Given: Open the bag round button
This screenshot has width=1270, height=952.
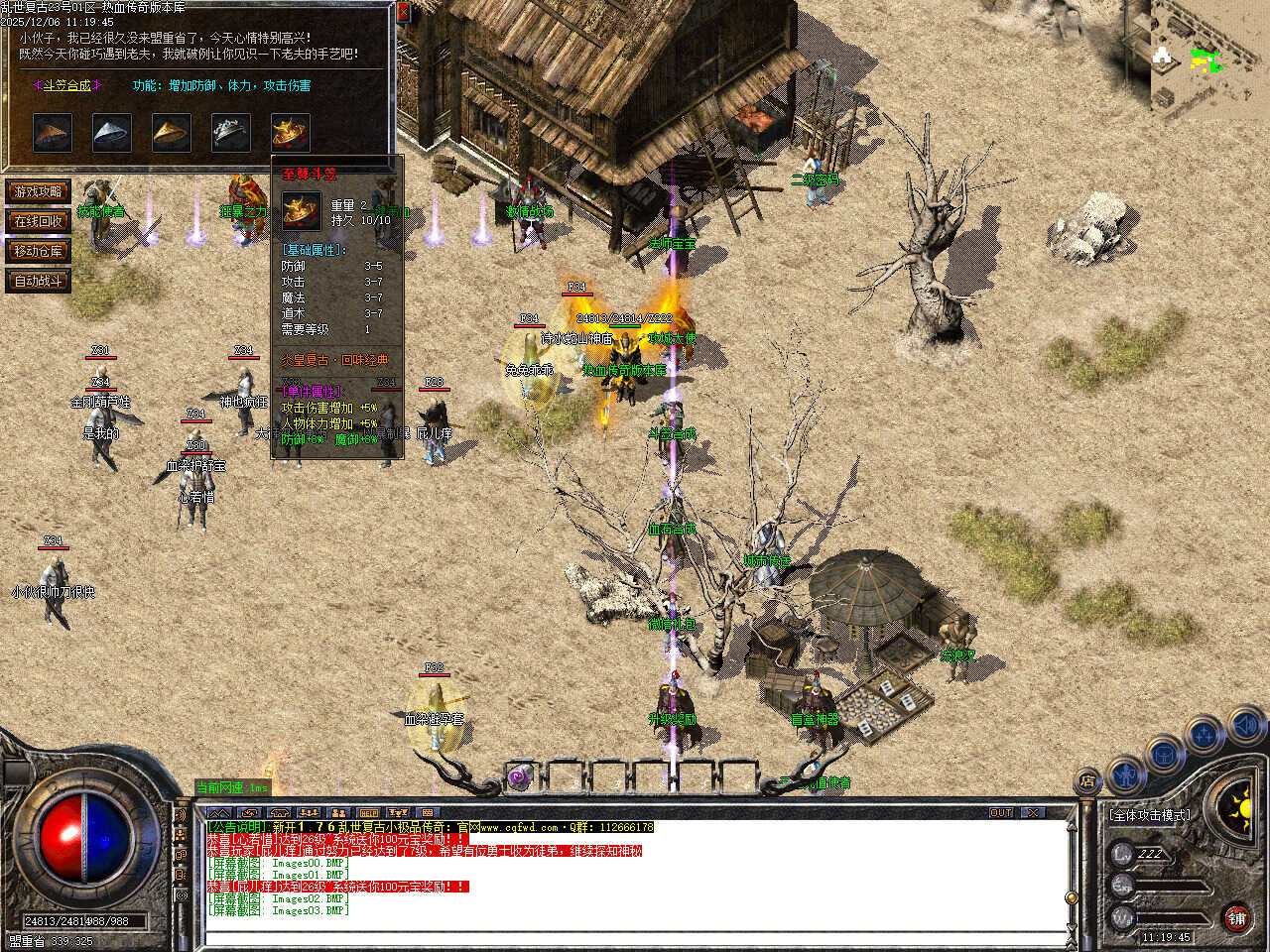Looking at the screenshot, I should pos(1165,753).
